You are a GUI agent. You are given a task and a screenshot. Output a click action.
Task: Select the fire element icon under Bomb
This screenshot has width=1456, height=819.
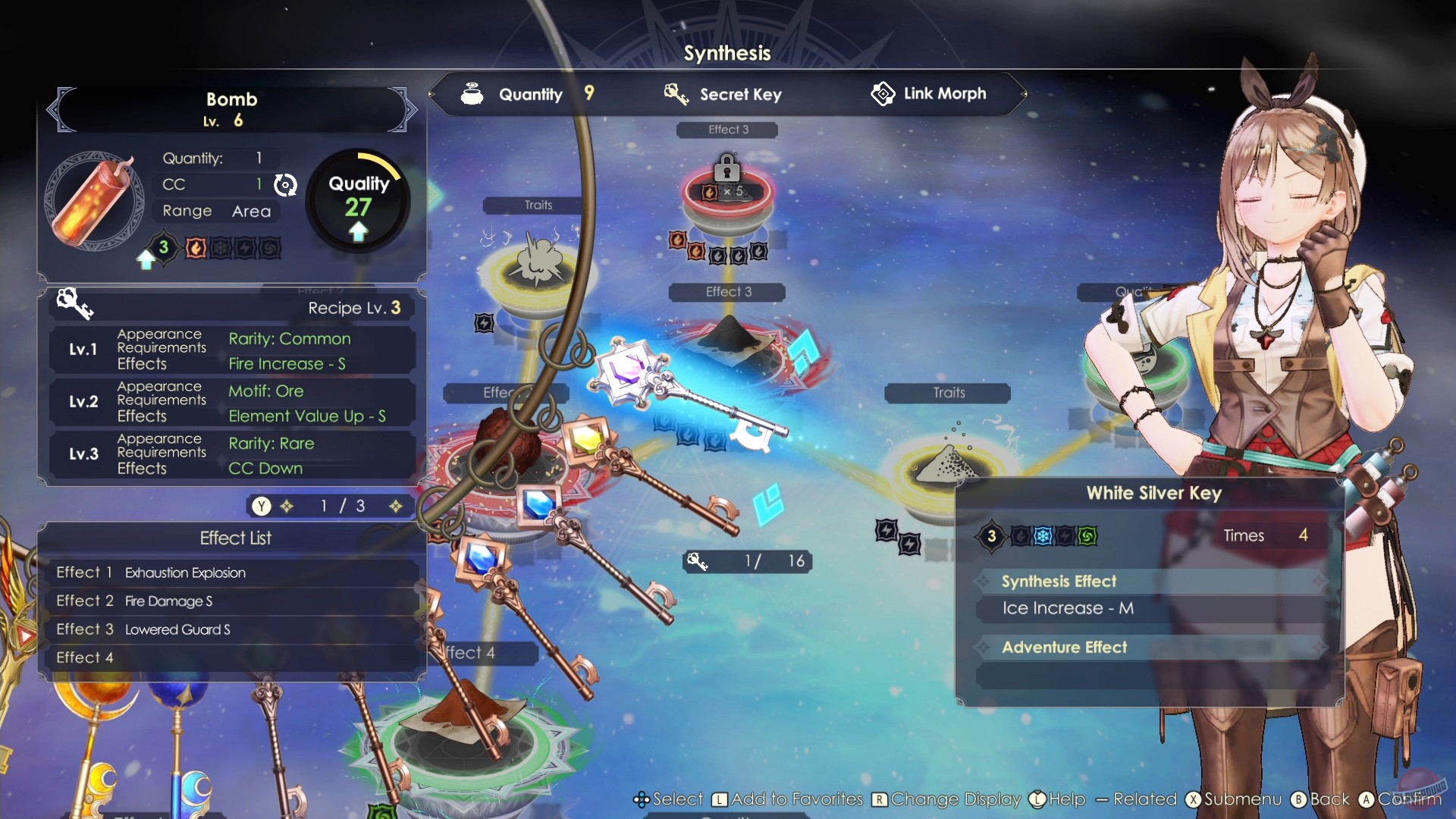(x=196, y=247)
